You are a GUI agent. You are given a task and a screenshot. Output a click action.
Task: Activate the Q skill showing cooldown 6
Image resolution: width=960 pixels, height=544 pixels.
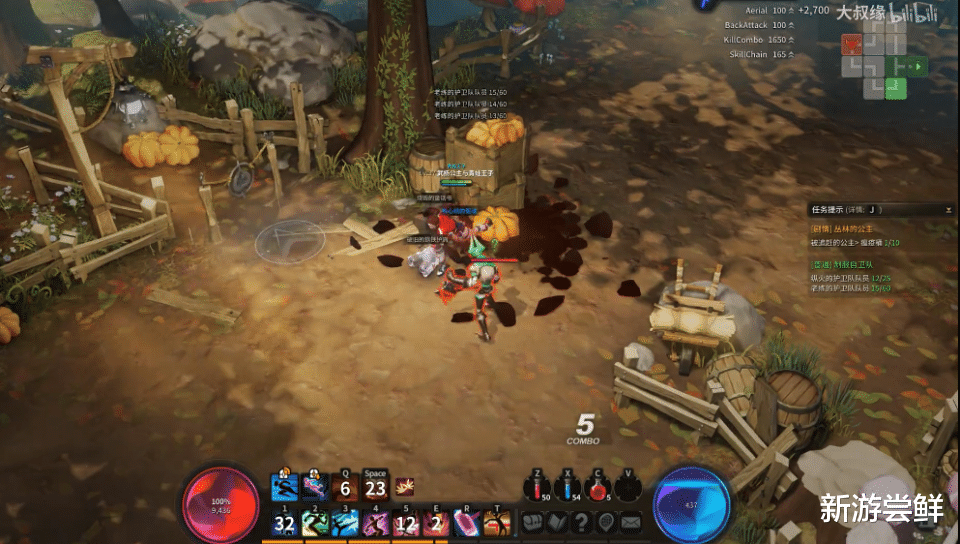[x=345, y=489]
